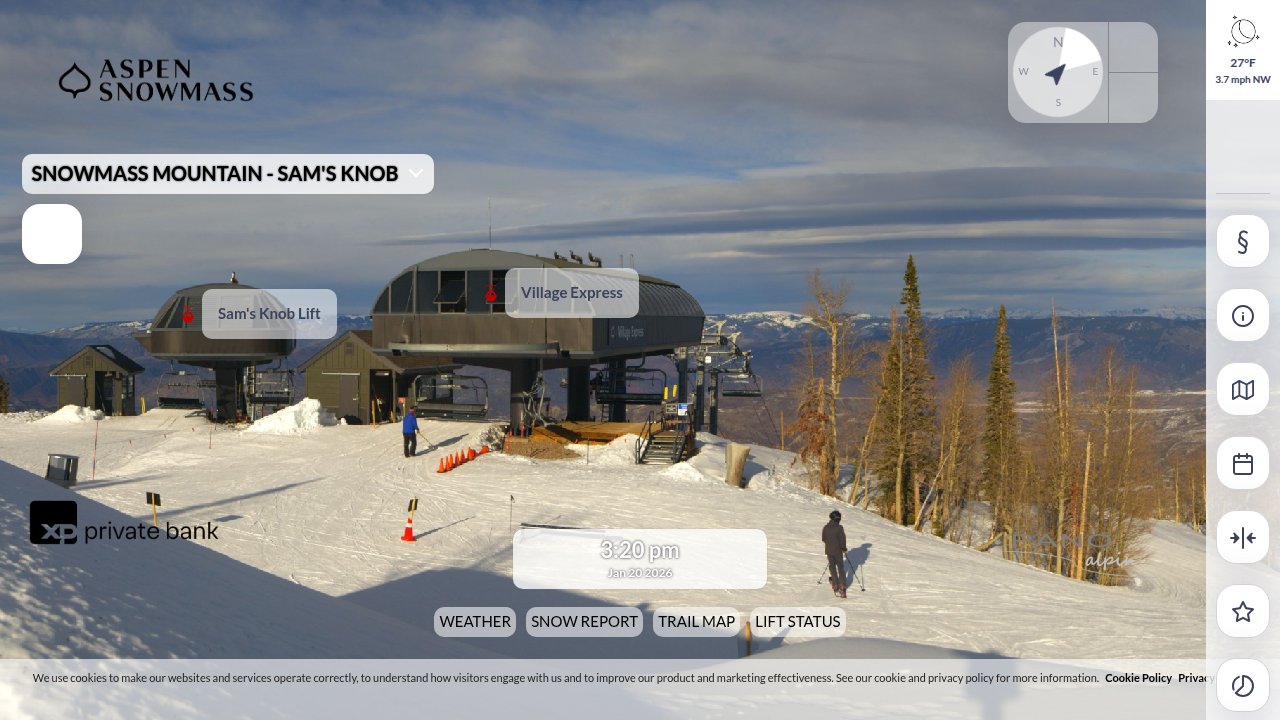Click the compass direction dial
This screenshot has width=1280, height=720.
(1057, 73)
